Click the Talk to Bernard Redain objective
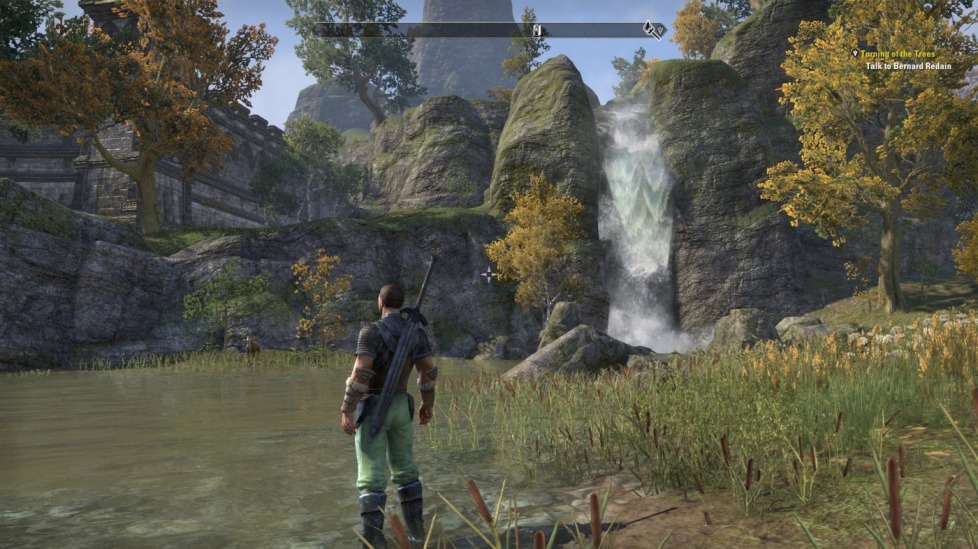Screen dimensions: 978x549 910,66
